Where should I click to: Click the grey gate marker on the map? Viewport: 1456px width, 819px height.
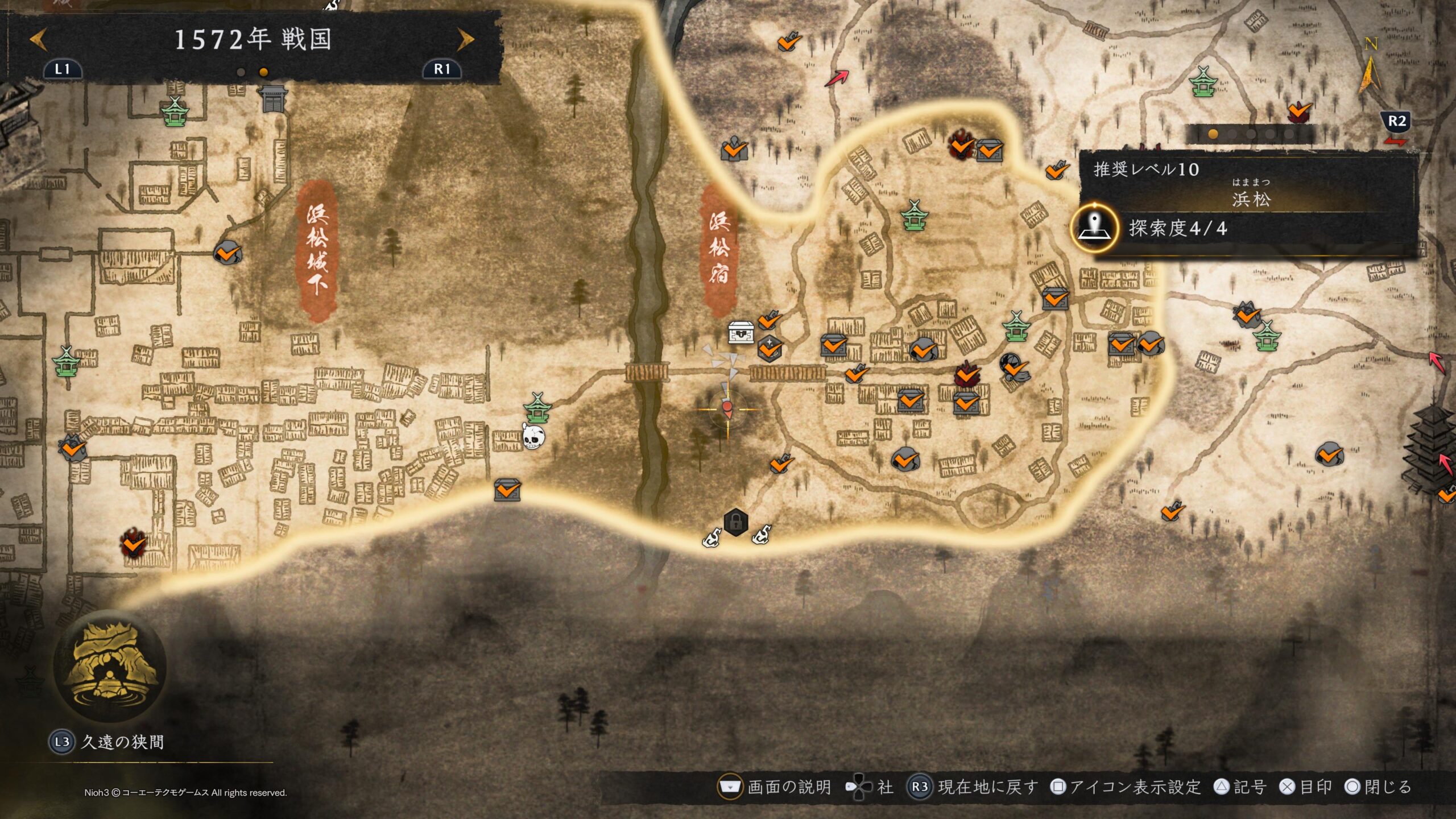(274, 98)
